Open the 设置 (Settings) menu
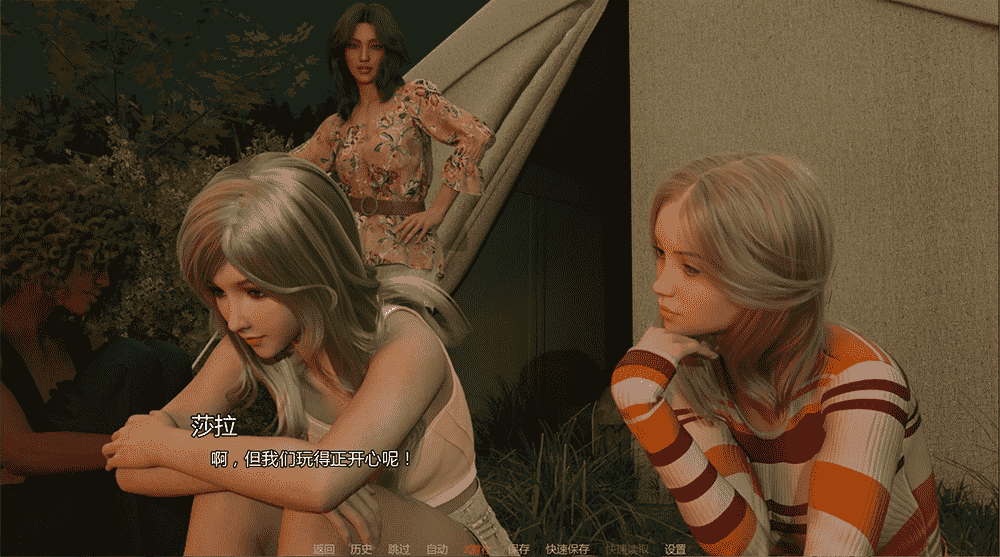Image resolution: width=1000 pixels, height=557 pixels. click(676, 549)
